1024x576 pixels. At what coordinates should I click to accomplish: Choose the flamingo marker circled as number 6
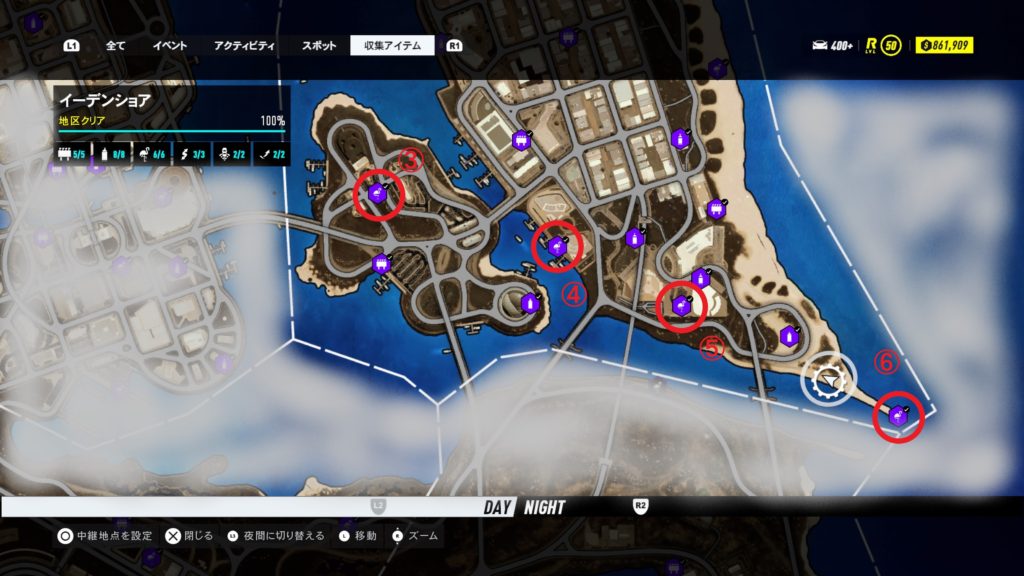pyautogui.click(x=898, y=416)
